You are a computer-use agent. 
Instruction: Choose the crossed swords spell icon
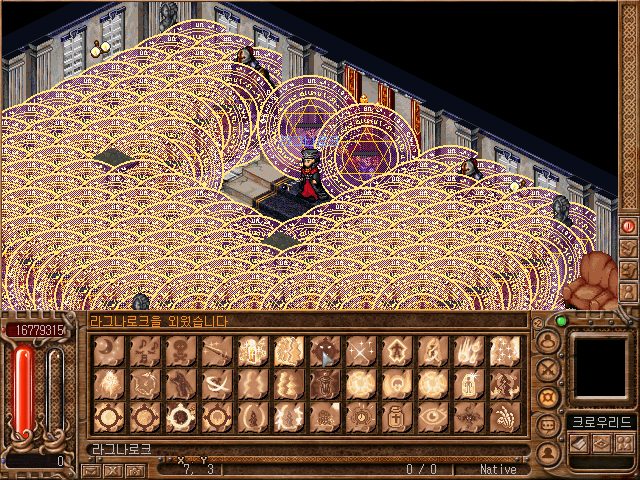click(x=362, y=349)
